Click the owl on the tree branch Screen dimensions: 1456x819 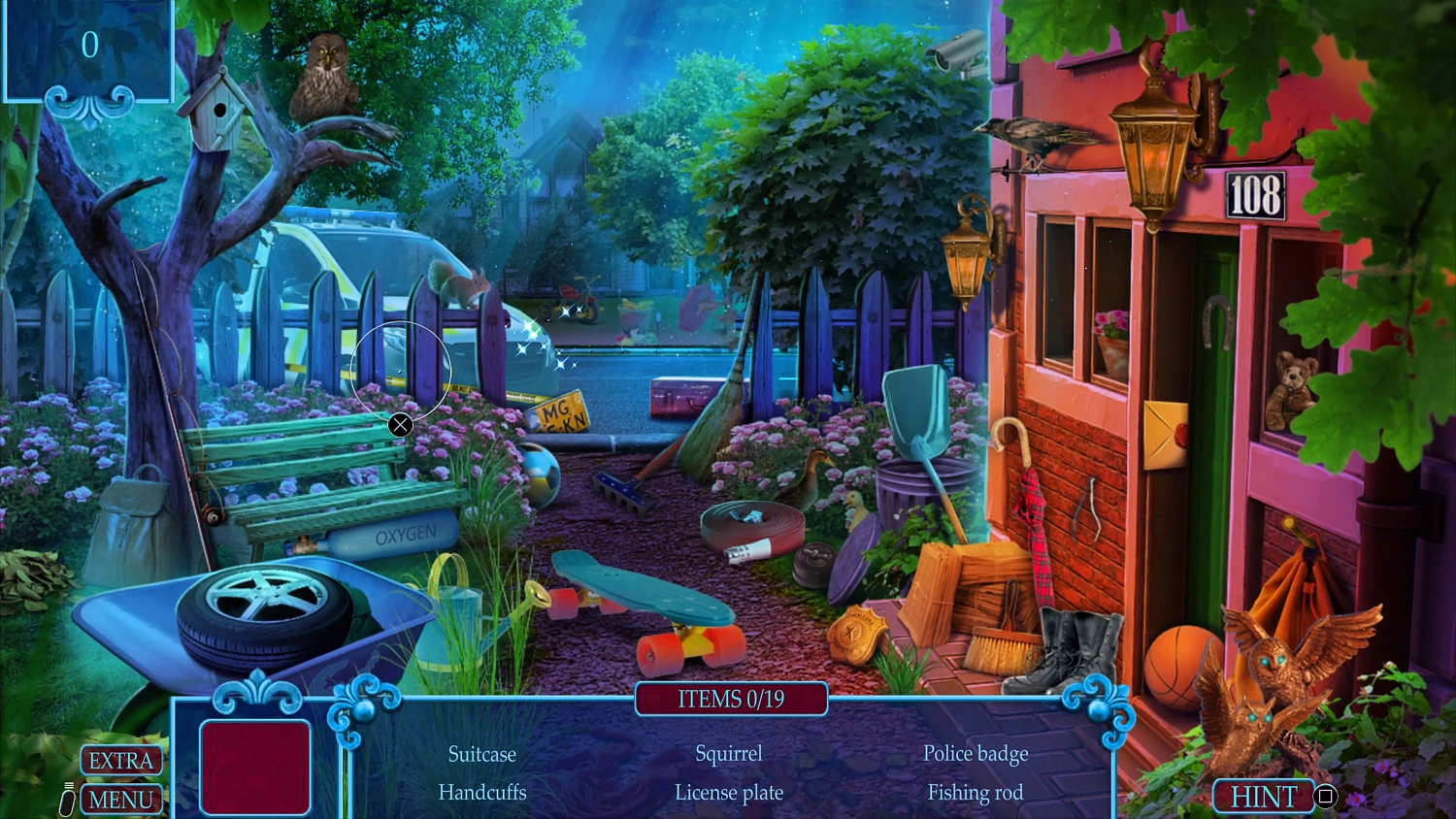pyautogui.click(x=325, y=73)
